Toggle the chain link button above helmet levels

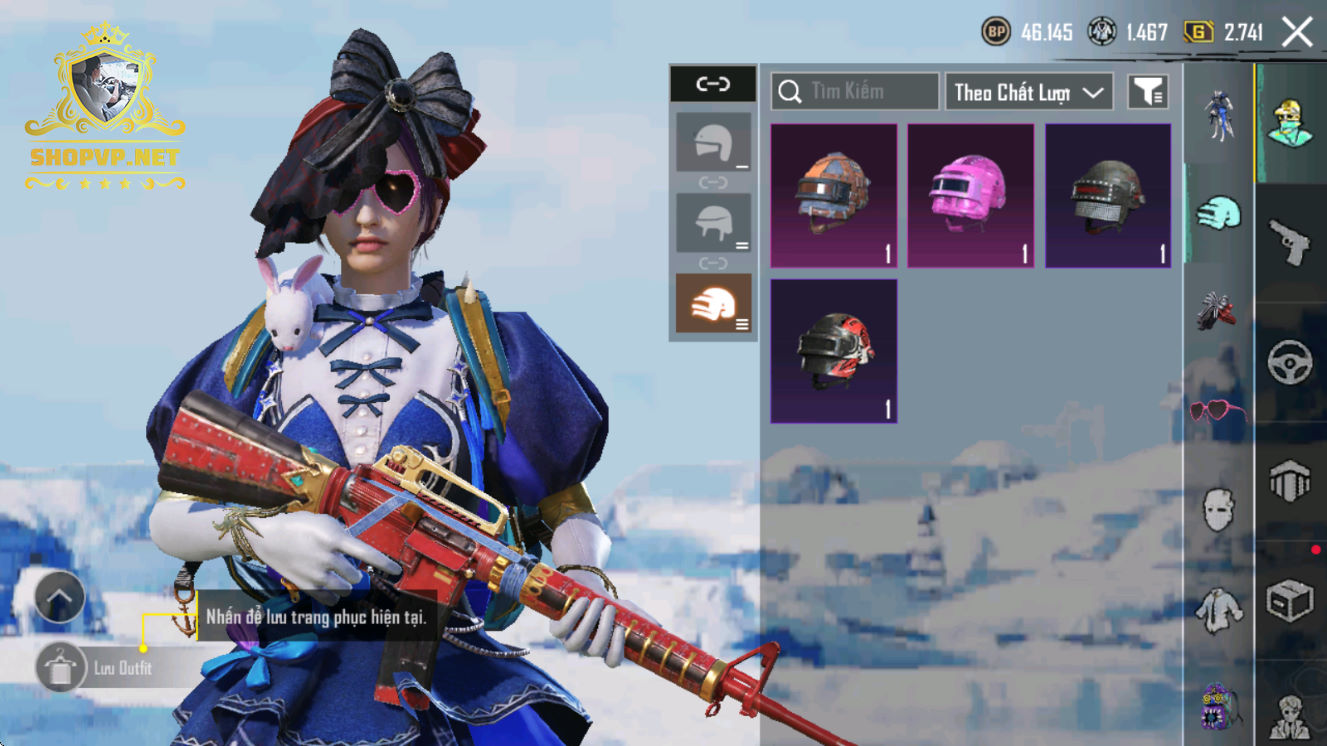[x=713, y=84]
